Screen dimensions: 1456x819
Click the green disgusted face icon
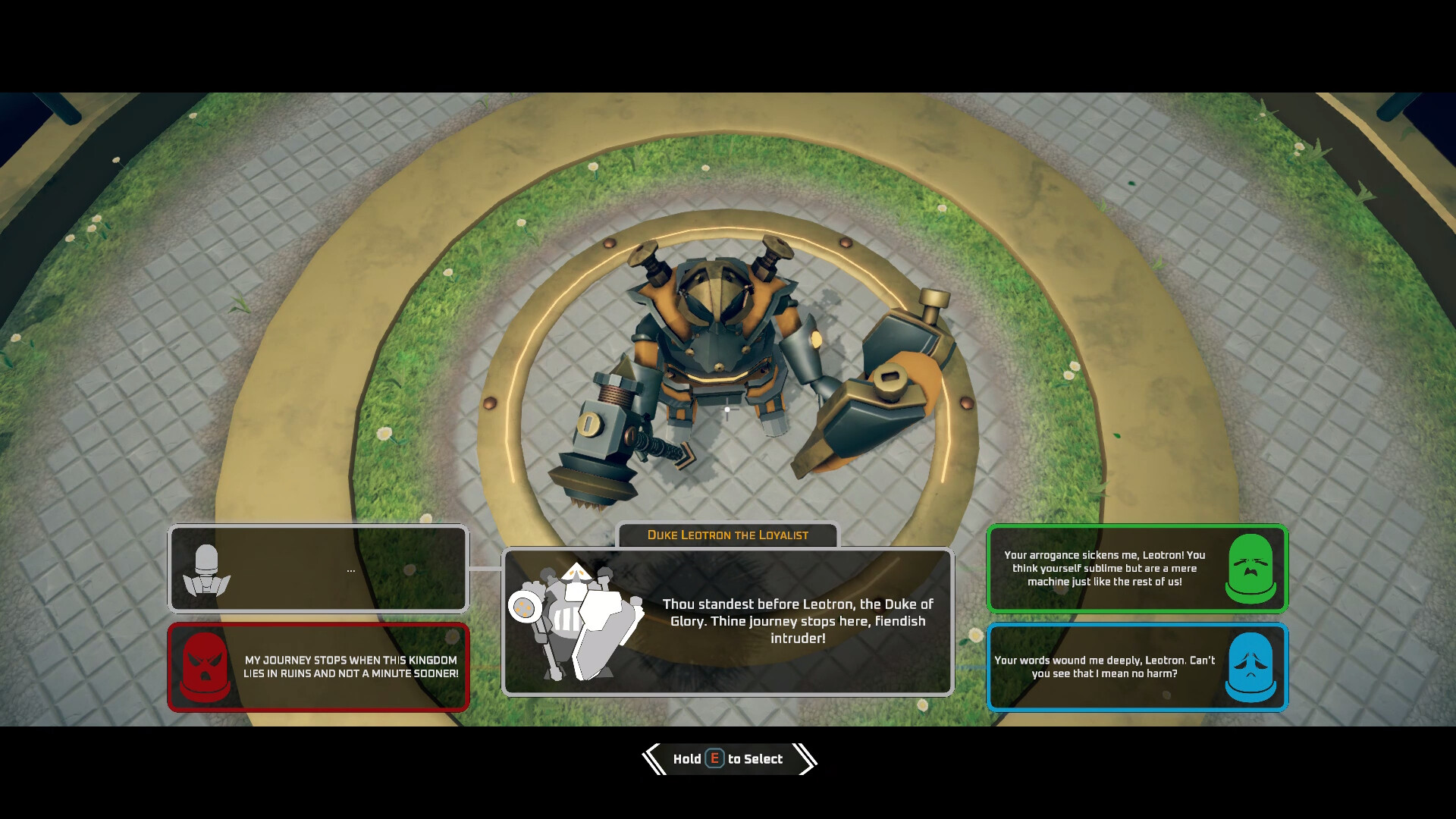(x=1252, y=568)
